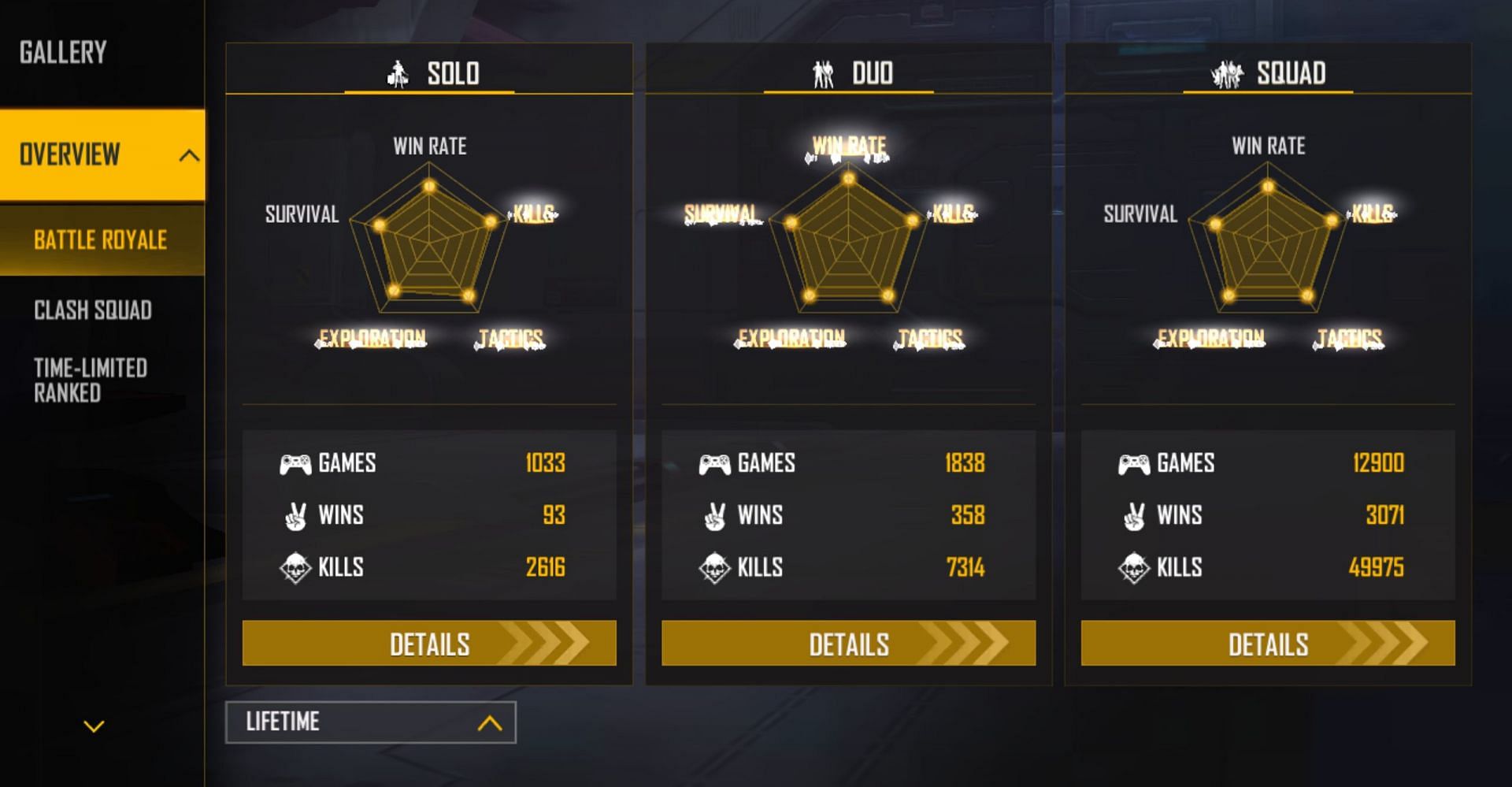The width and height of the screenshot is (1512, 787).
Task: View Squad mode details
Action: [1268, 644]
